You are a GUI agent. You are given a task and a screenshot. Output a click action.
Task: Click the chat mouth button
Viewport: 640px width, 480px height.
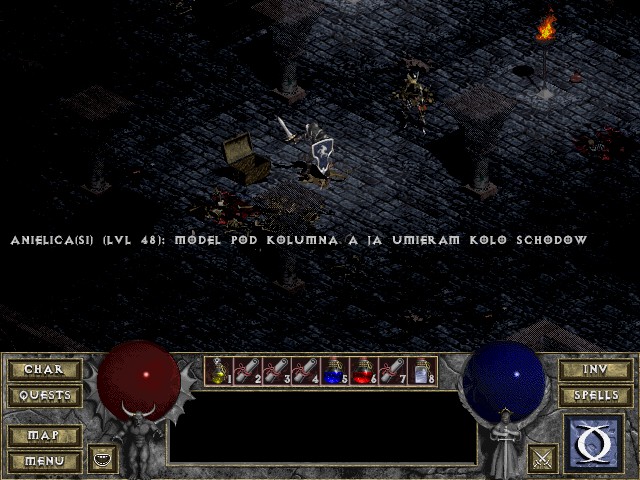click(x=103, y=458)
